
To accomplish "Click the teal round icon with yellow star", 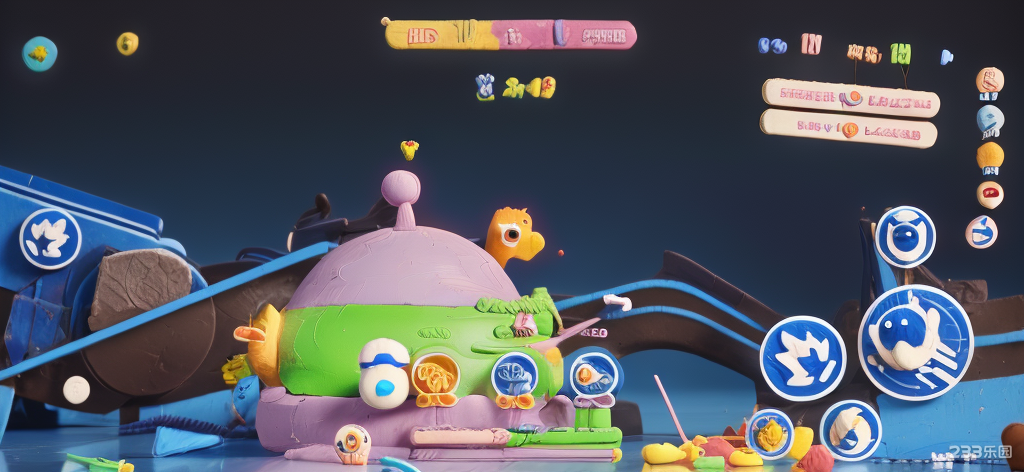I will 40,53.
